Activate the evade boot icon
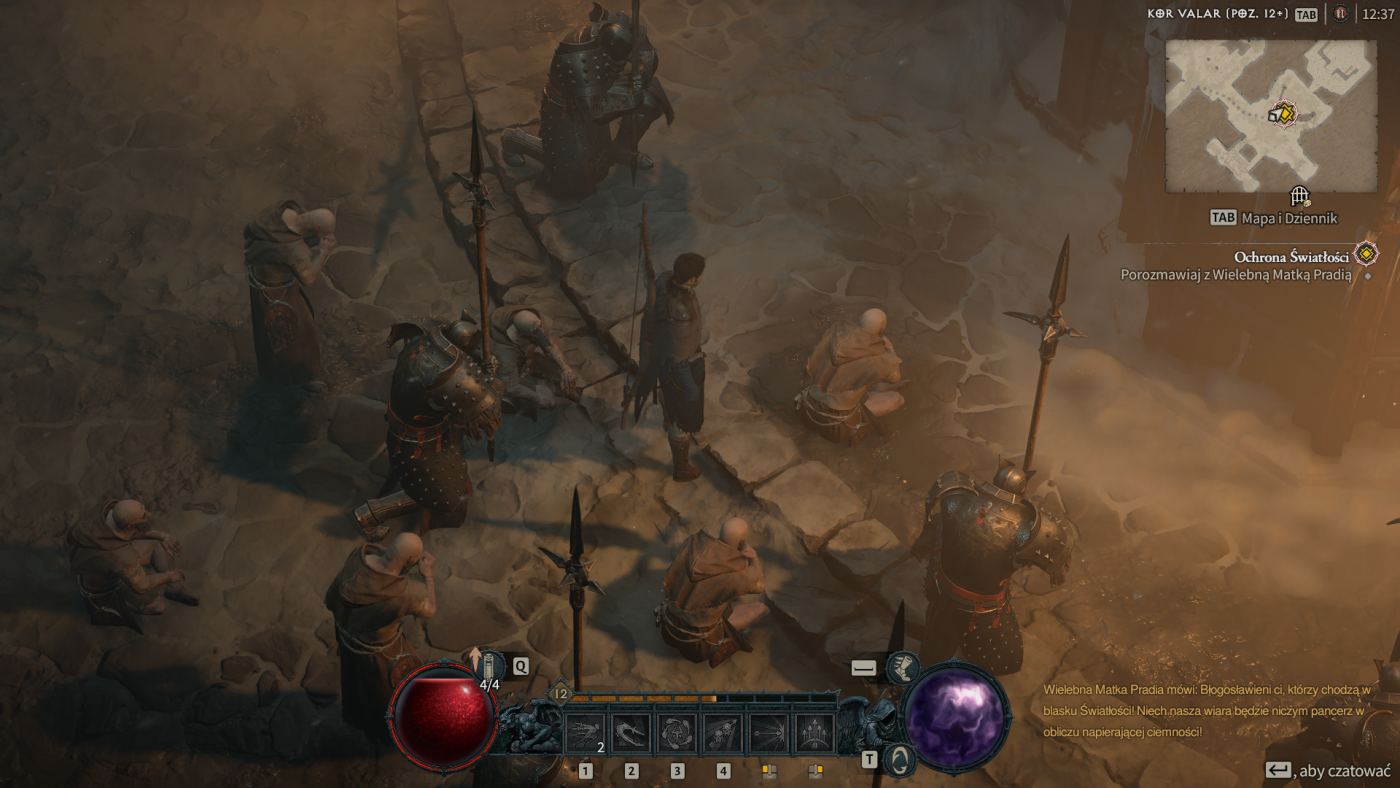The height and width of the screenshot is (788, 1400). [x=902, y=667]
